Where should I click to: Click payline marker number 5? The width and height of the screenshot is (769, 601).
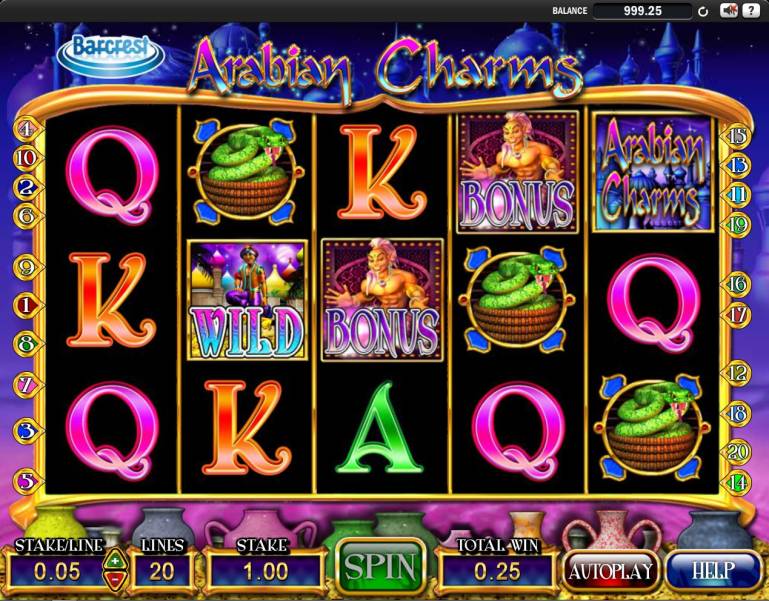(25, 481)
